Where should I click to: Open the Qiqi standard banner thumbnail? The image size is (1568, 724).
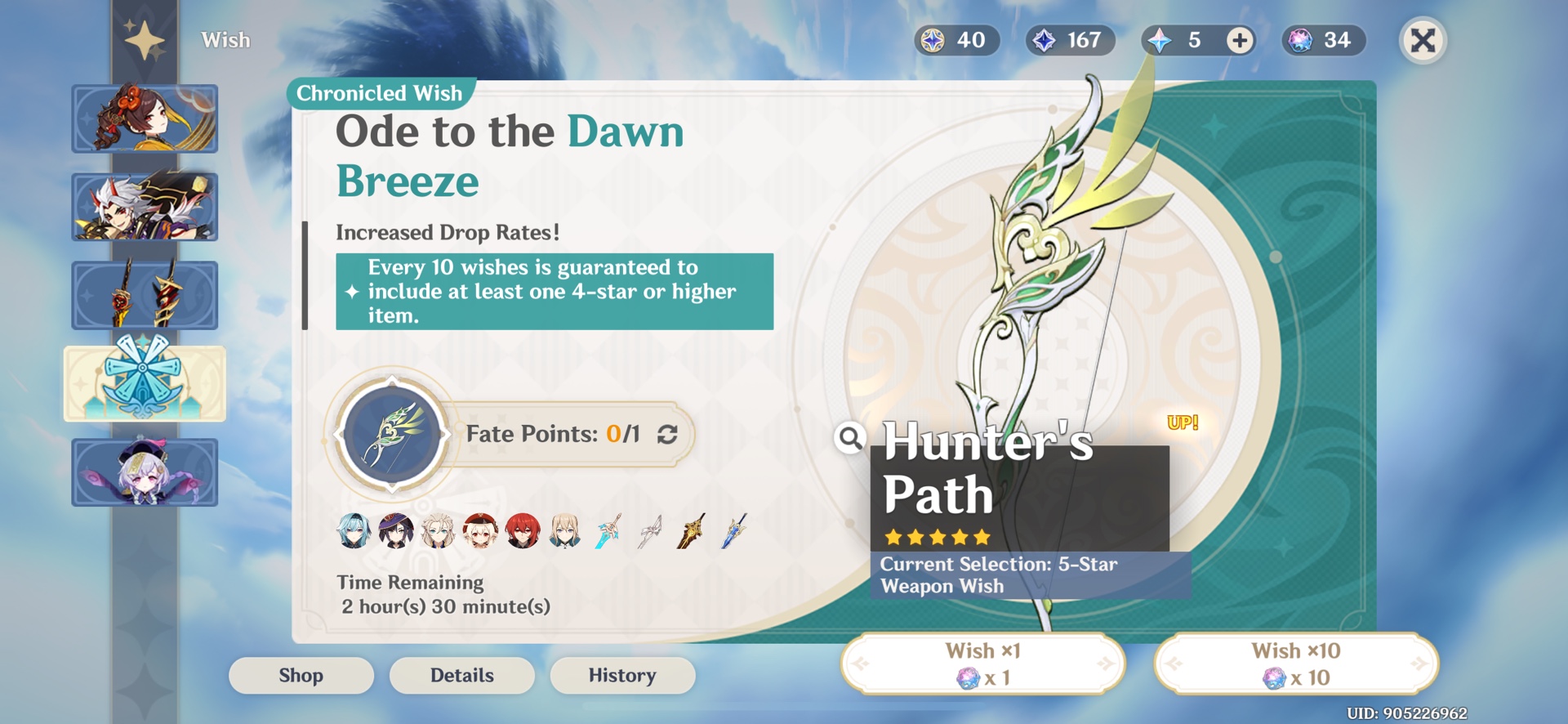[x=145, y=472]
